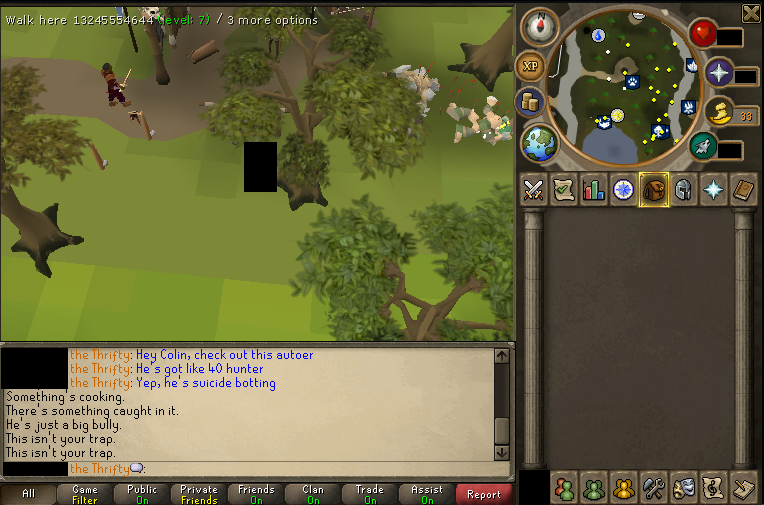Open the Worn Equipment helmet tab
Viewport: 764px width, 505px height.
(x=683, y=189)
